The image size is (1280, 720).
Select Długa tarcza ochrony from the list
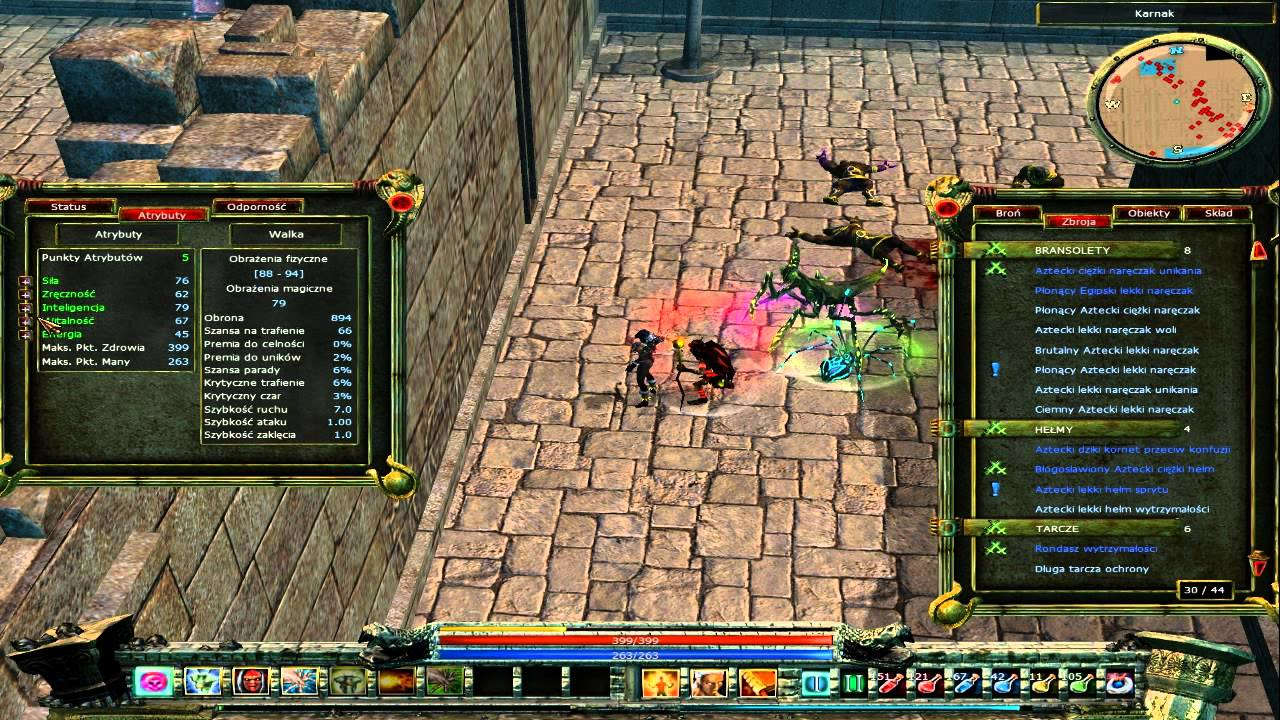(1091, 569)
